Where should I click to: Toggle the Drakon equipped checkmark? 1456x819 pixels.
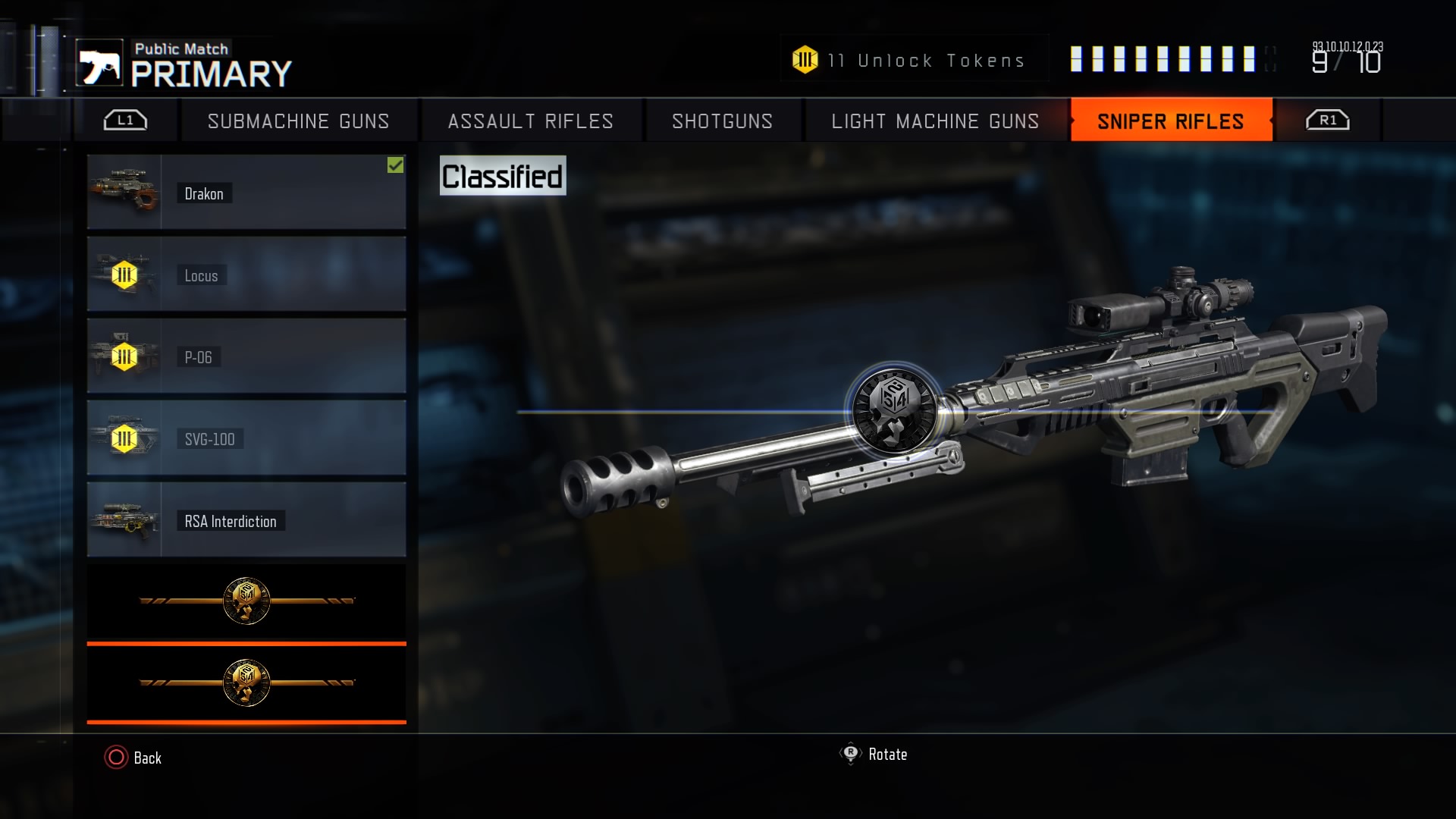396,166
